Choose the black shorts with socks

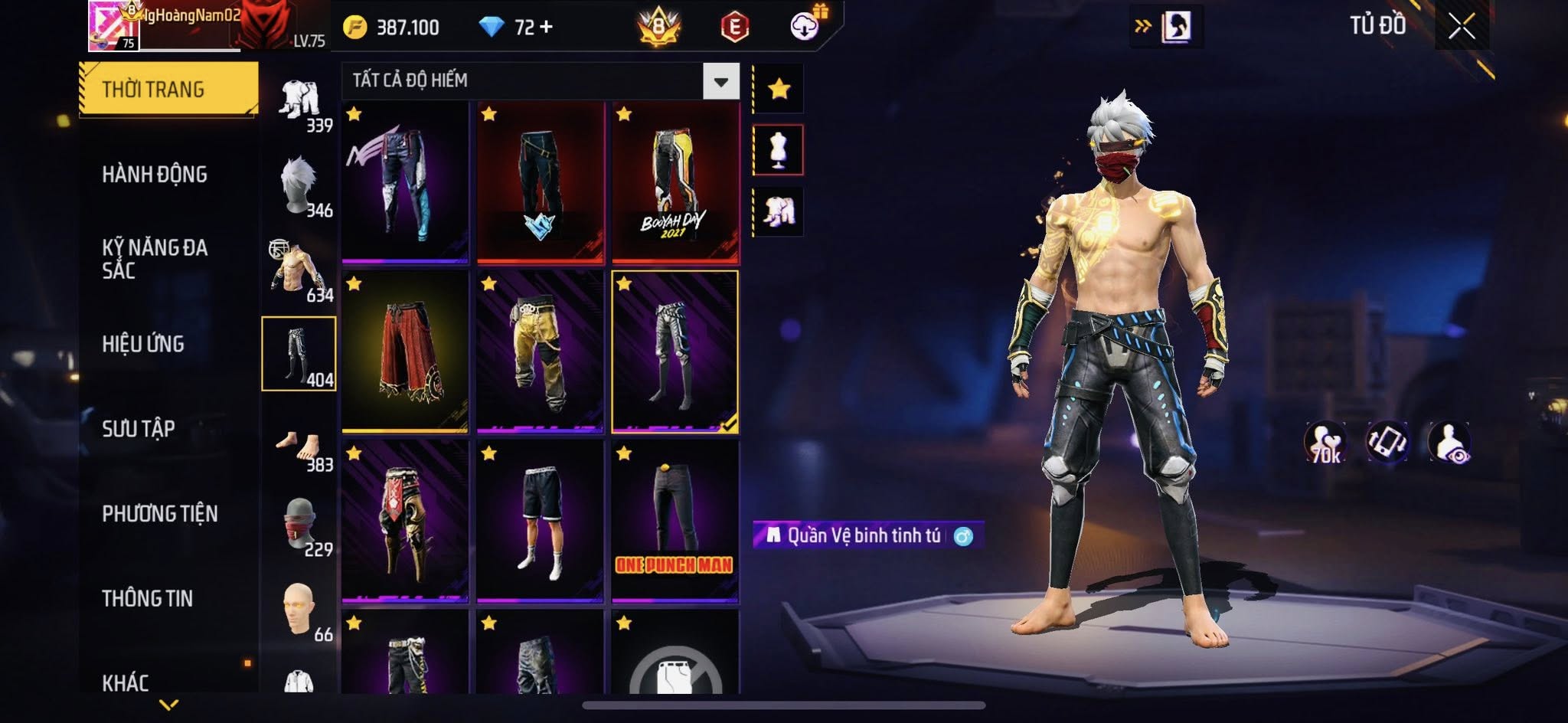click(x=540, y=521)
